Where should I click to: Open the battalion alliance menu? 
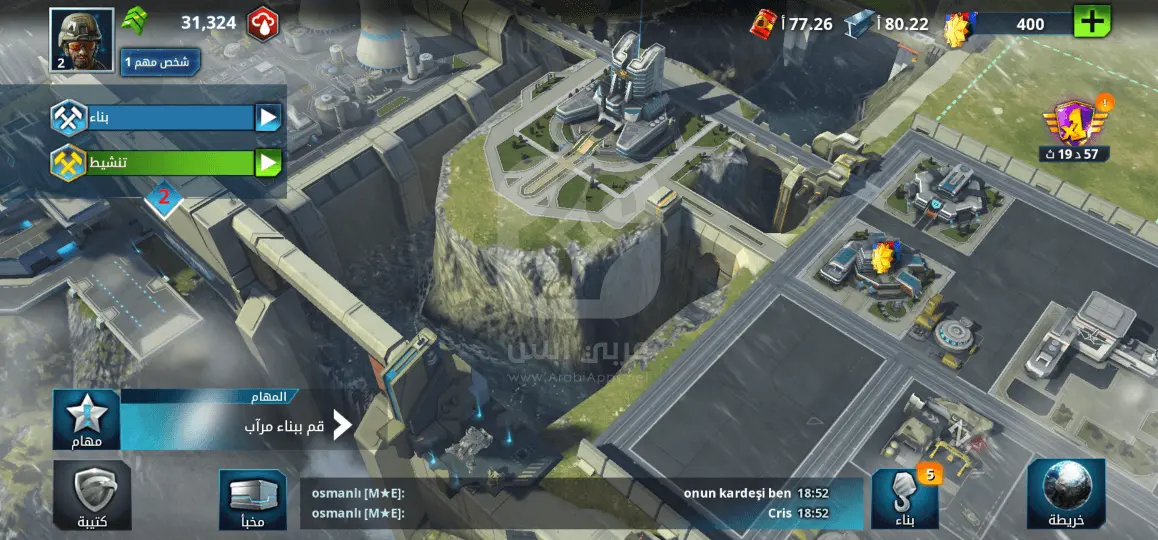pyautogui.click(x=92, y=496)
